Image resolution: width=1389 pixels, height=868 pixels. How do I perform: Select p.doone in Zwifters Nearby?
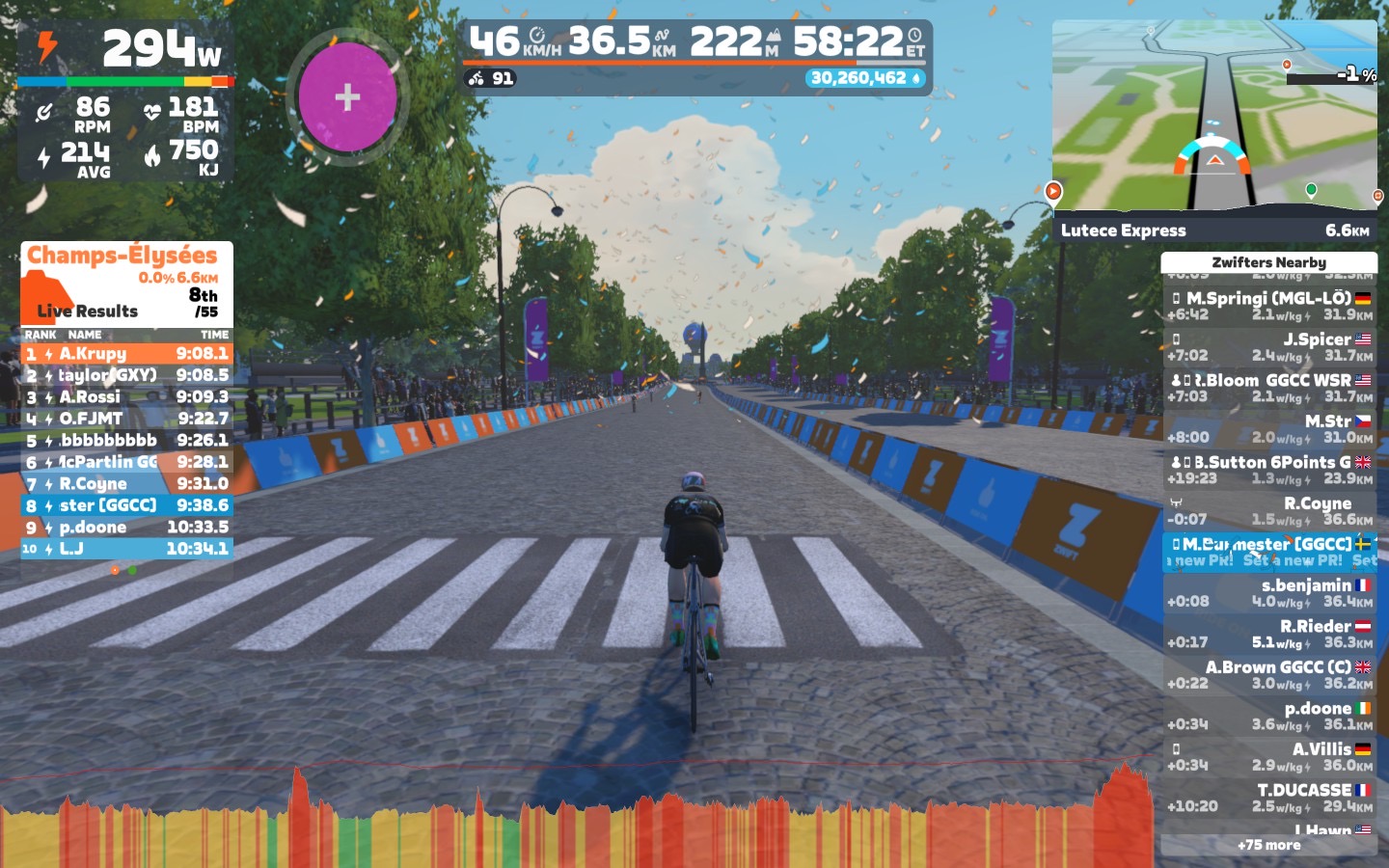click(x=1268, y=716)
